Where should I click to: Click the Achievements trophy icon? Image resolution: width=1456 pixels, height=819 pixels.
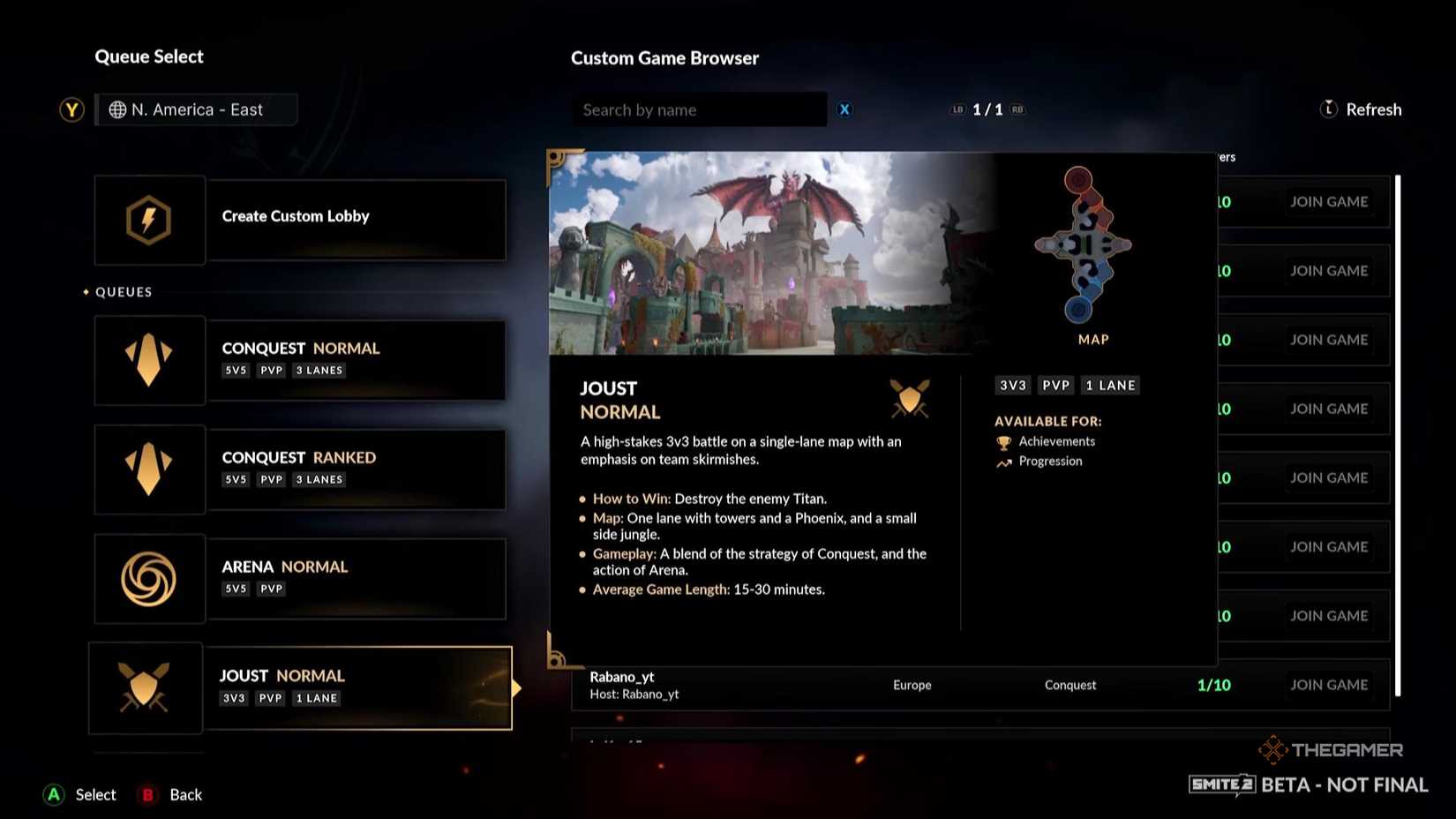click(1003, 441)
